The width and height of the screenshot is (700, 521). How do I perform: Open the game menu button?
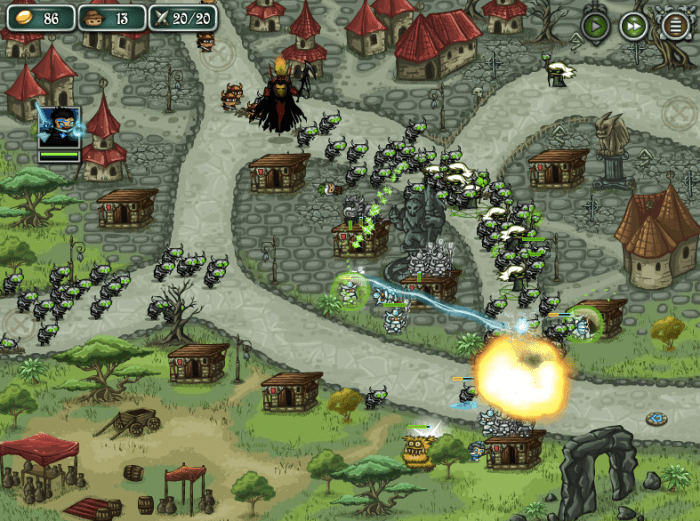coord(673,25)
